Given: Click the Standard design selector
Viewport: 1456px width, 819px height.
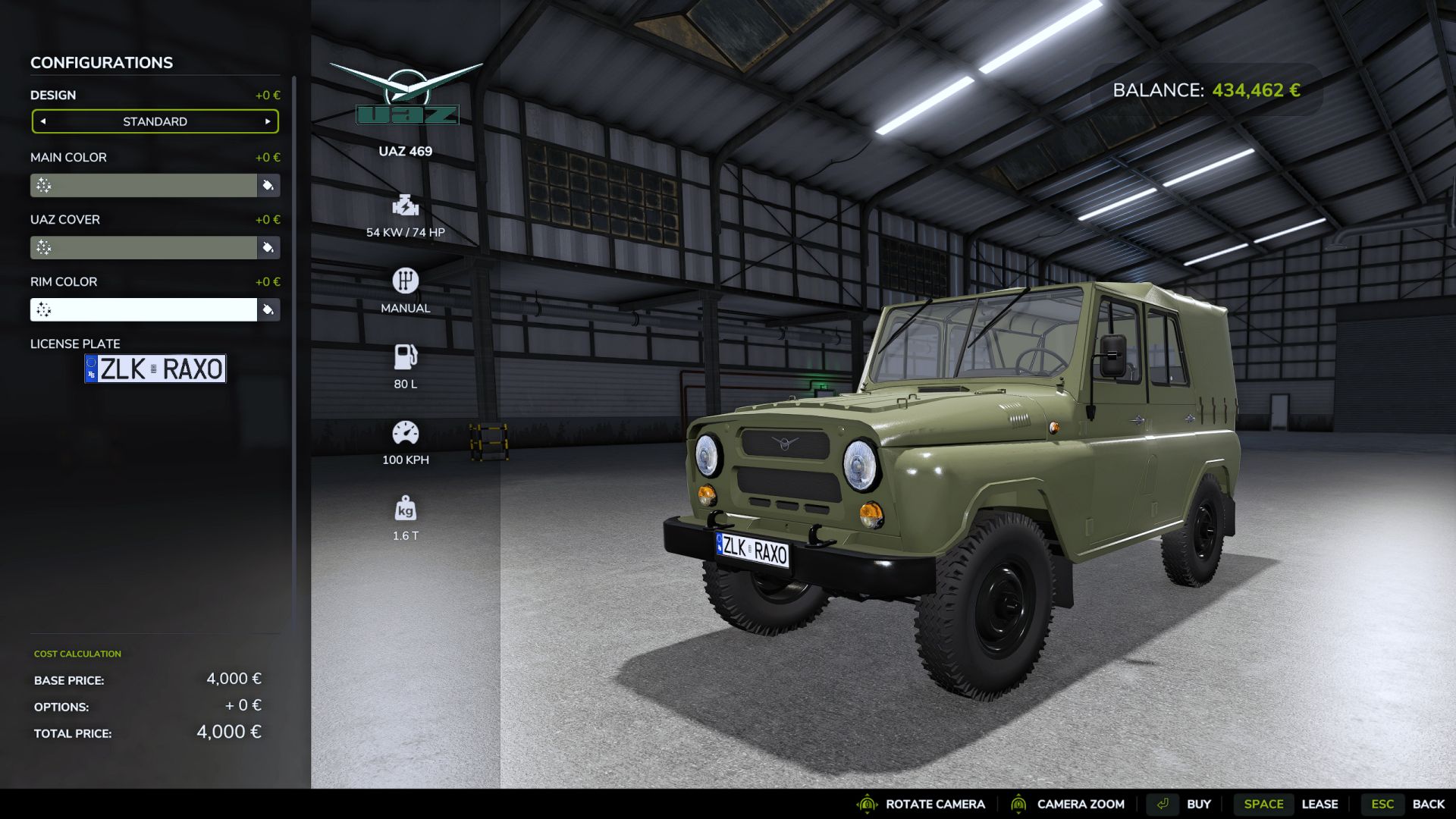Looking at the screenshot, I should tap(155, 121).
